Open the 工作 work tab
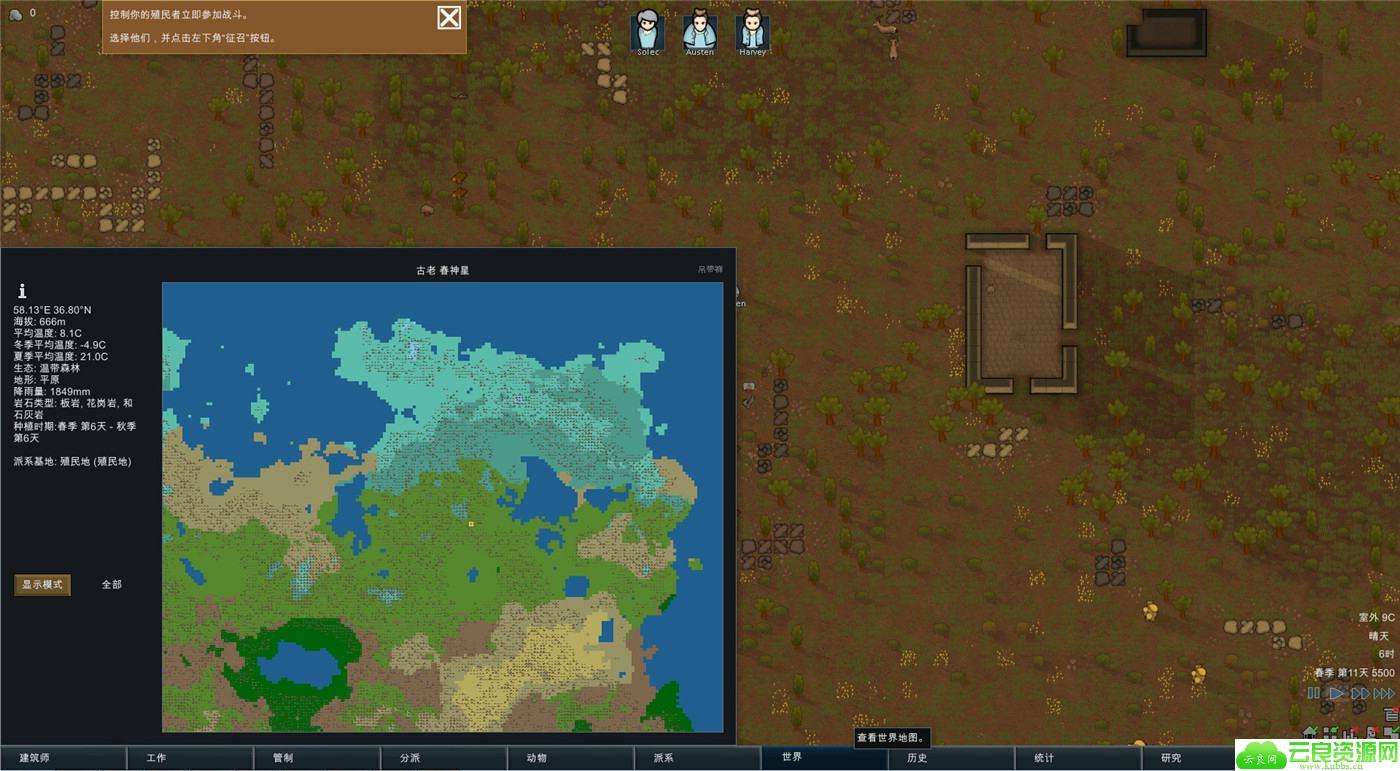 coord(156,758)
